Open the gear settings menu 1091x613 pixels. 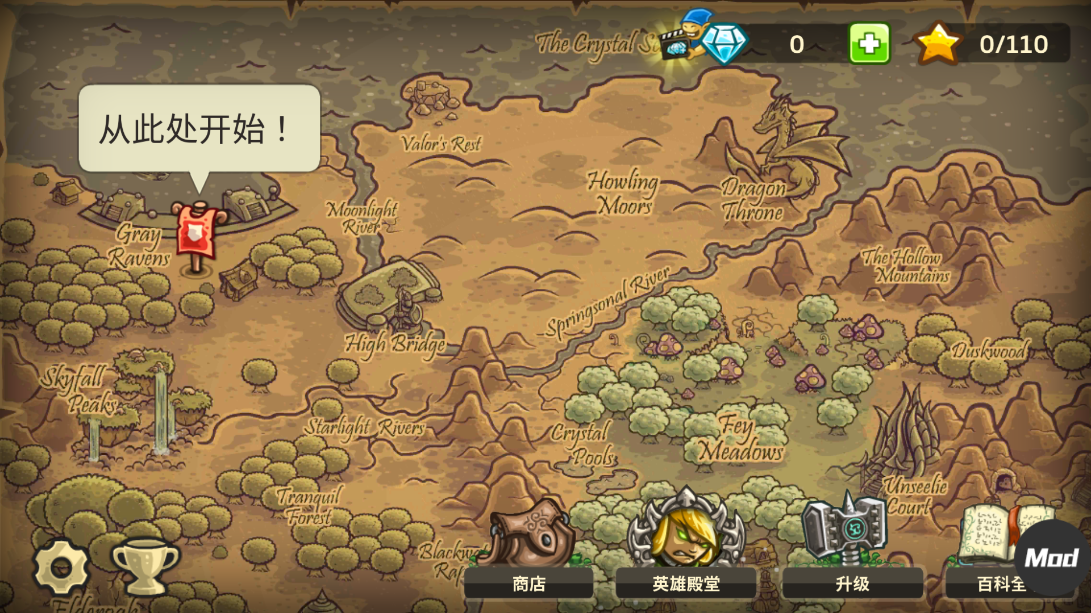(x=61, y=567)
